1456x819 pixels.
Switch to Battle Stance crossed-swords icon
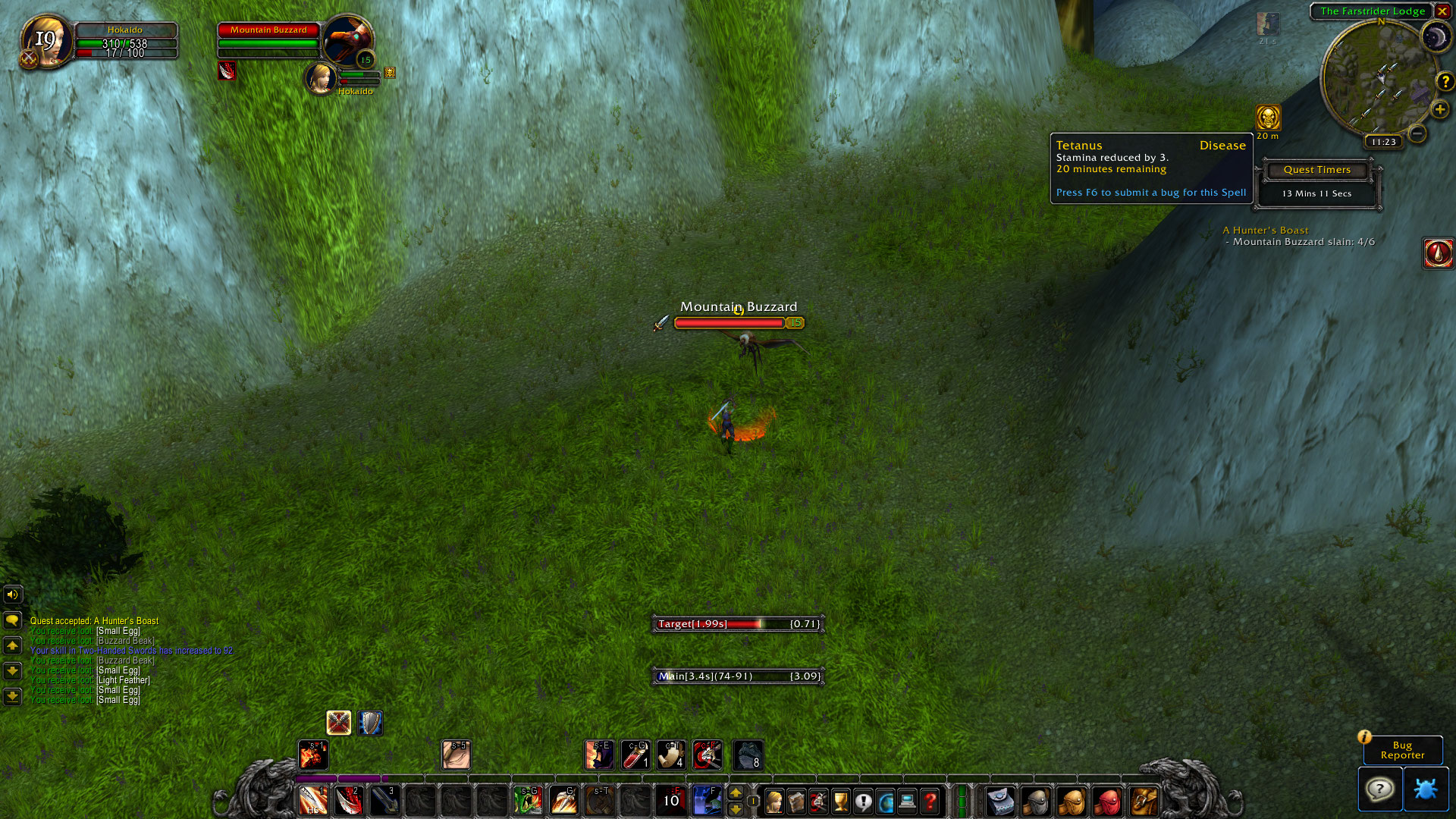(x=338, y=723)
